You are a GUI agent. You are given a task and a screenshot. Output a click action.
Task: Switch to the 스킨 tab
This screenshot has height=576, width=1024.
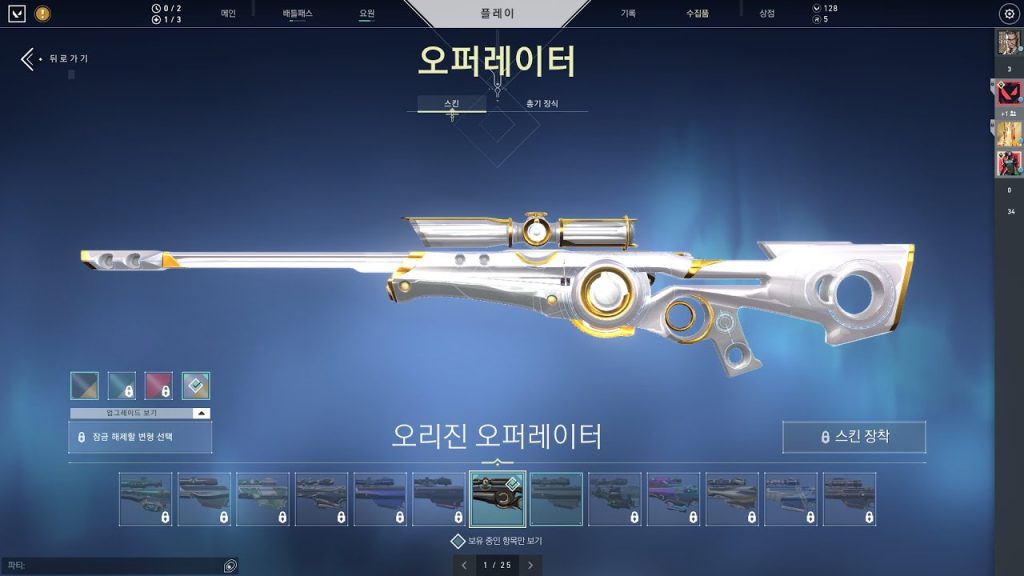[x=452, y=103]
